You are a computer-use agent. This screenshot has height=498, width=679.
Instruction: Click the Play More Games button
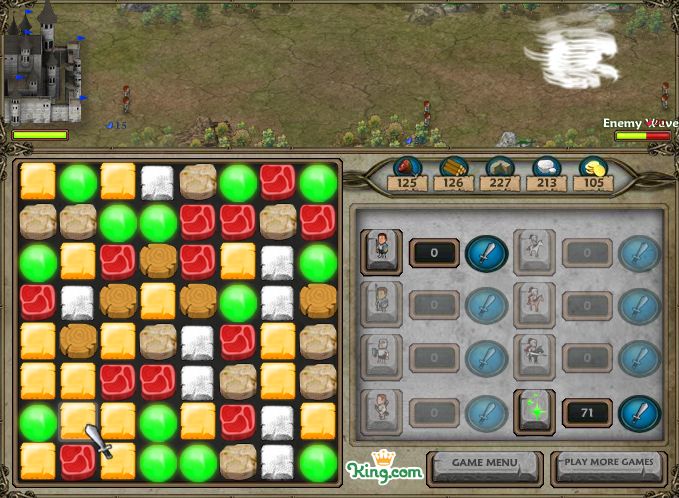click(608, 463)
